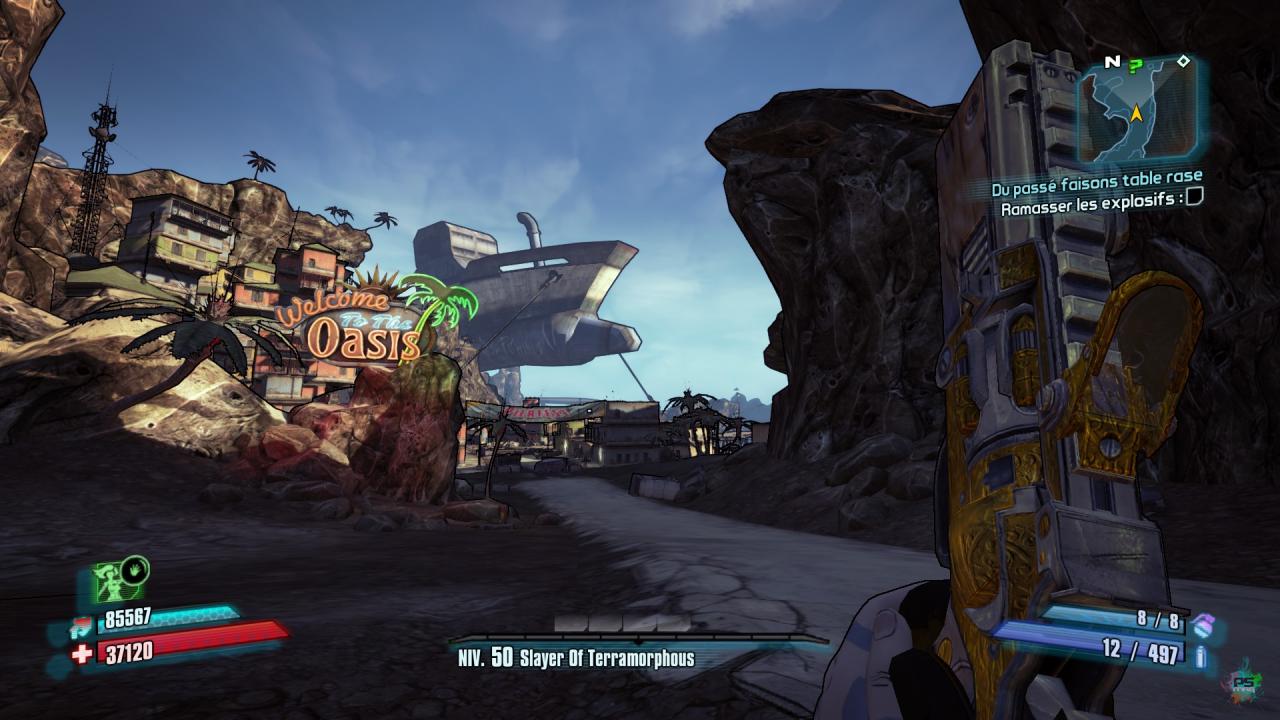This screenshot has height=720, width=1280.
Task: Click the white diamond waypoint marker on compass
Action: tap(1183, 62)
